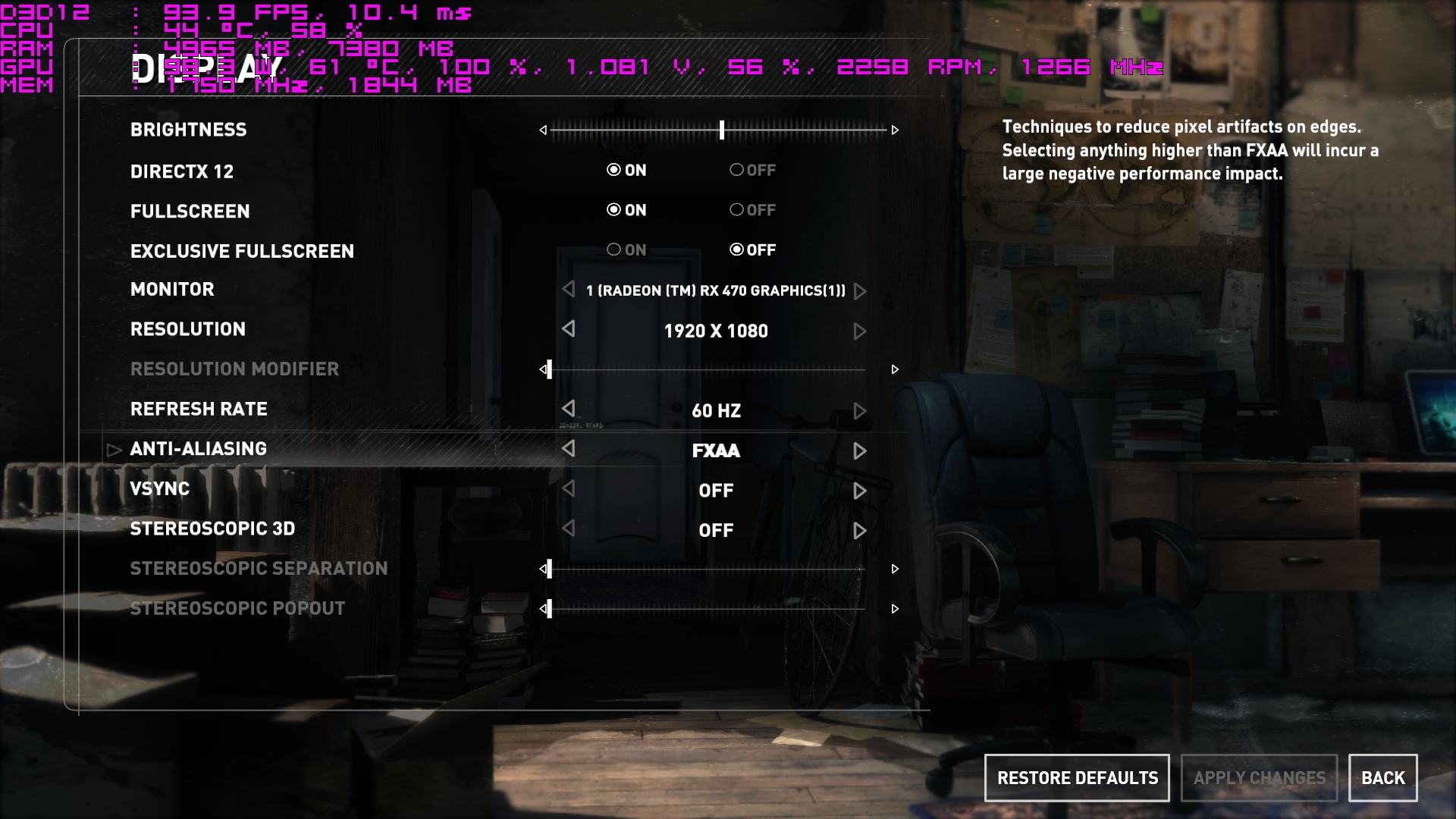1456x819 pixels.
Task: Click the Restore Defaults button
Action: pos(1077,778)
